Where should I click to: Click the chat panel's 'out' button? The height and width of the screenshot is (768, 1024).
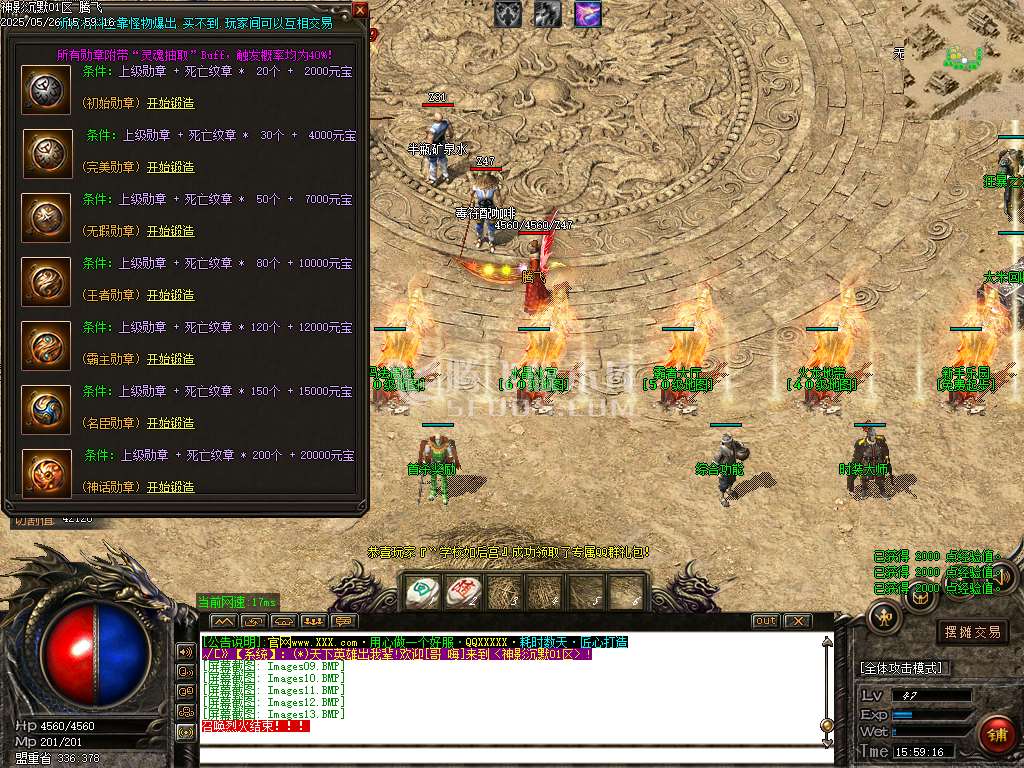(765, 621)
